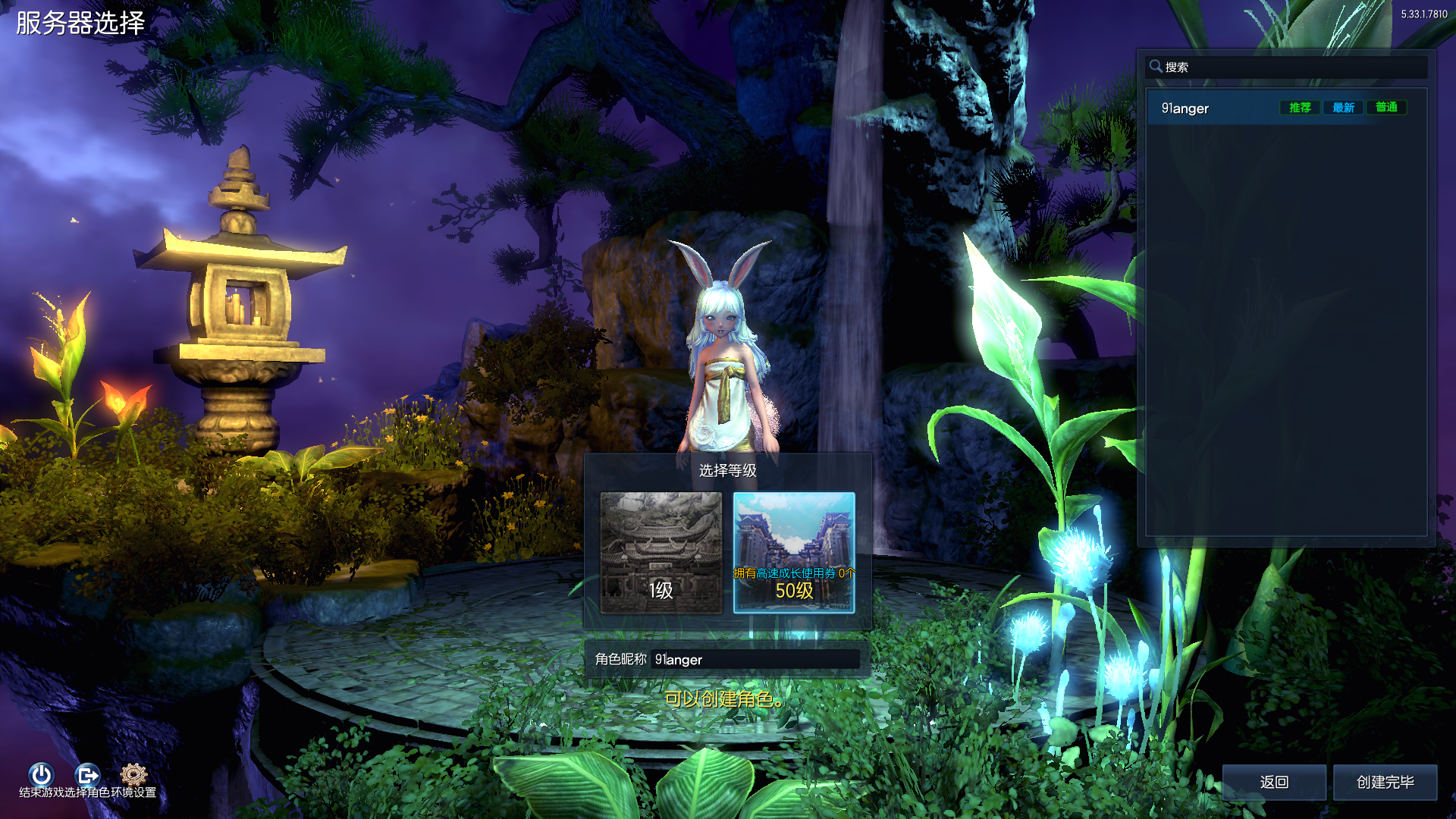The height and width of the screenshot is (819, 1456).
Task: Choose the level 1 start tile
Action: pyautogui.click(x=661, y=552)
